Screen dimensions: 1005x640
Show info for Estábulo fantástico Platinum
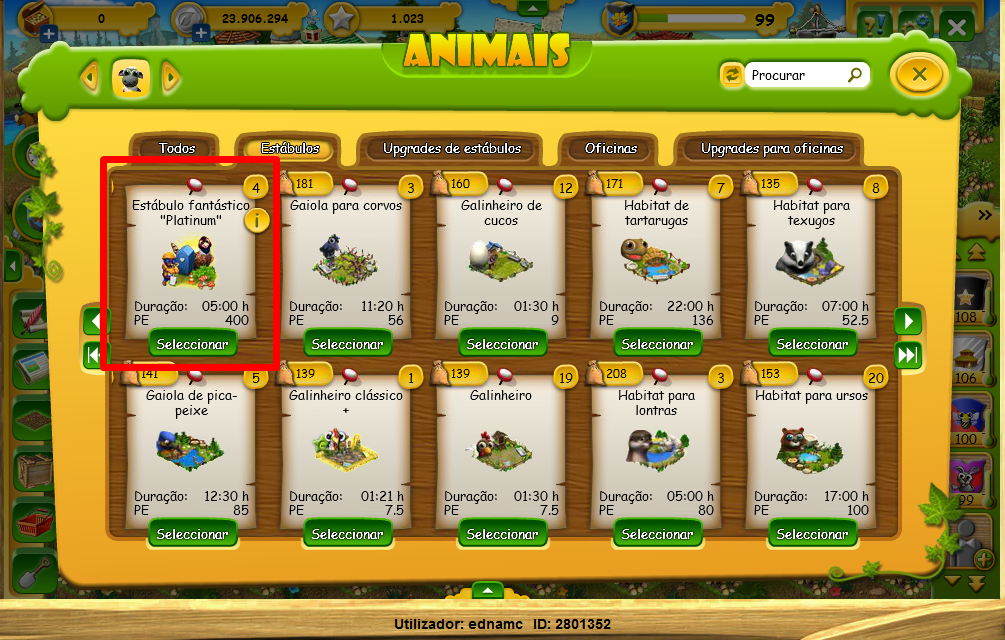pyautogui.click(x=257, y=220)
